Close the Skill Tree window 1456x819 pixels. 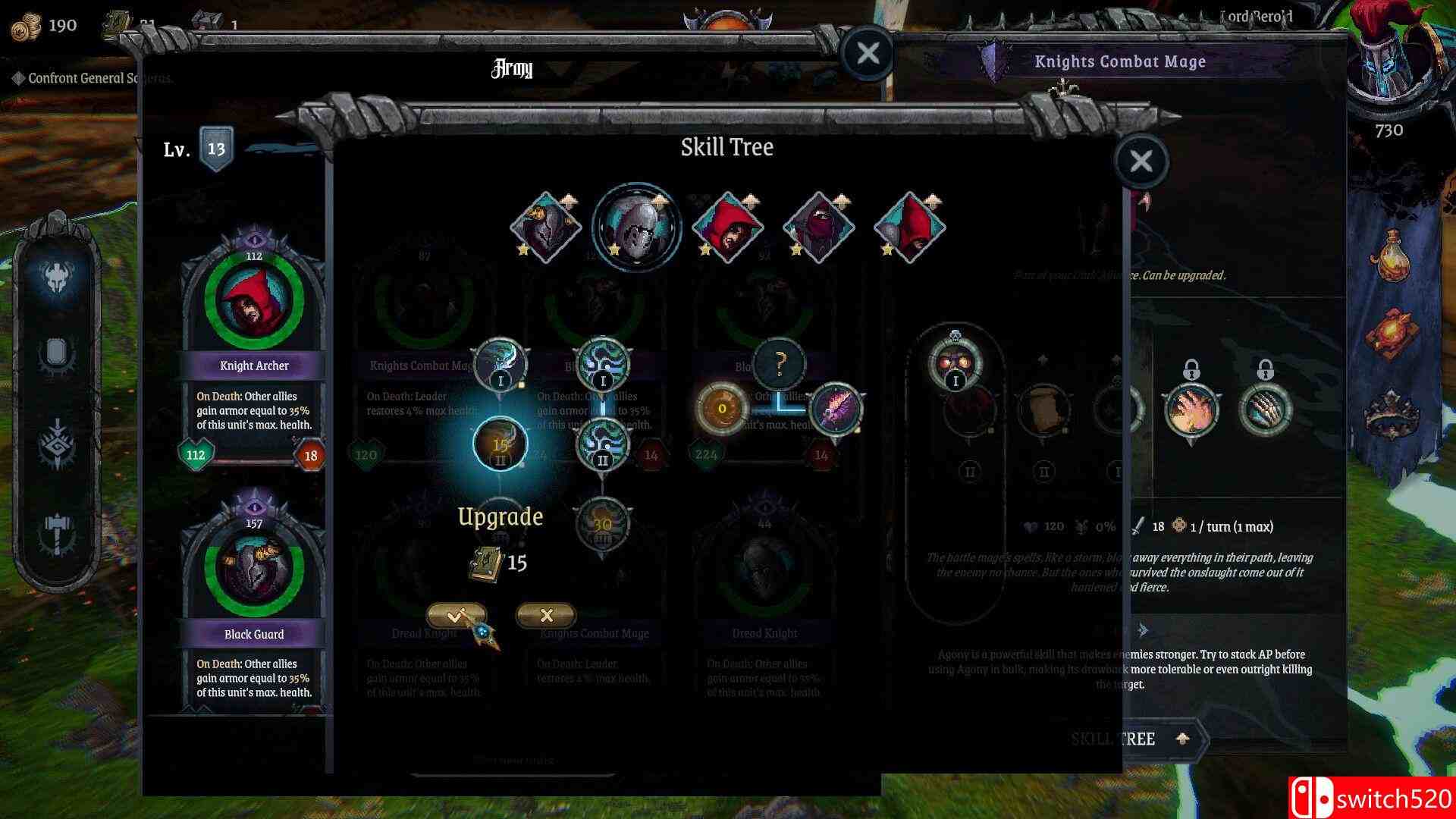(x=1141, y=161)
